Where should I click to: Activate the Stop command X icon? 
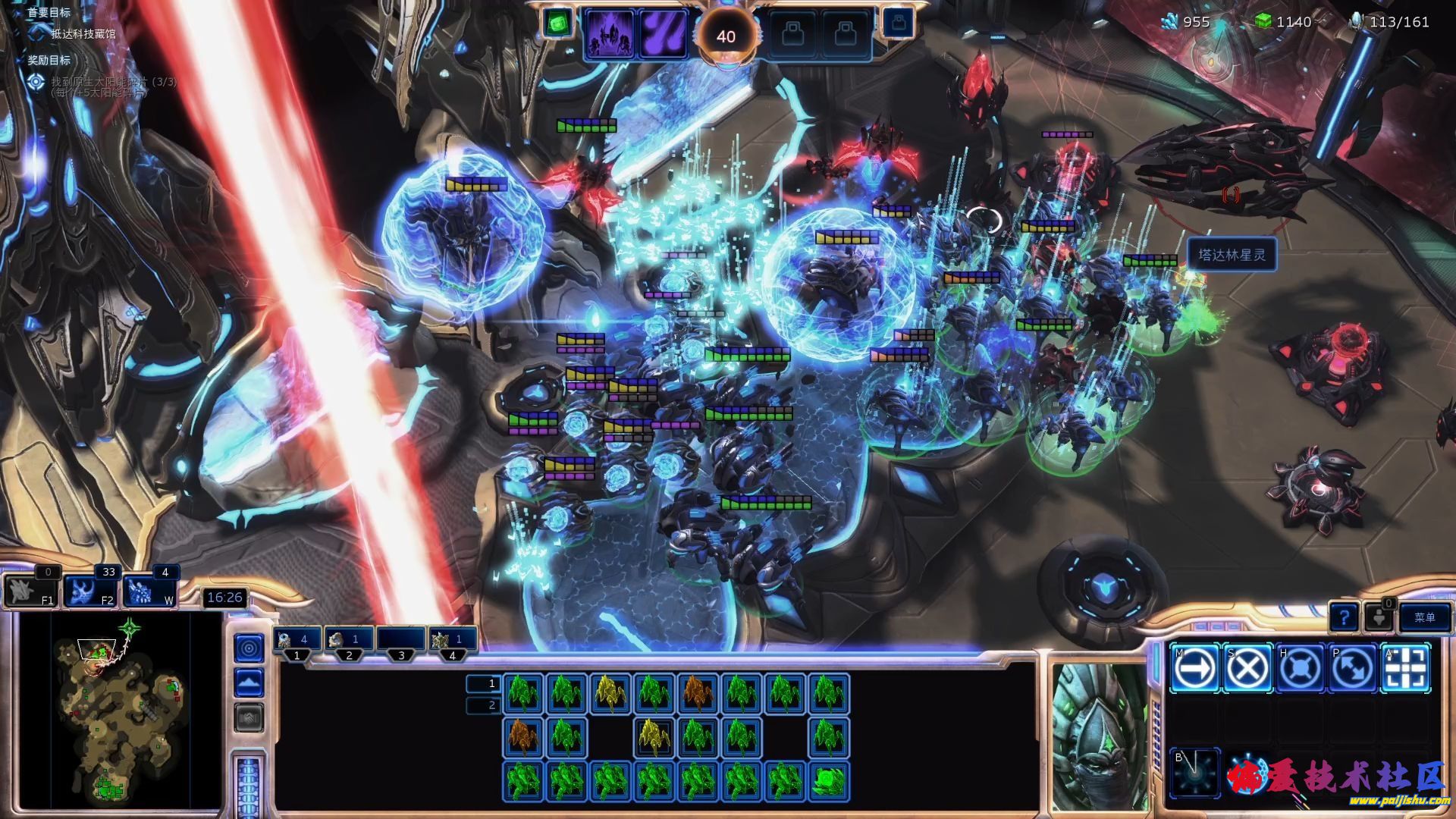pos(1247,668)
